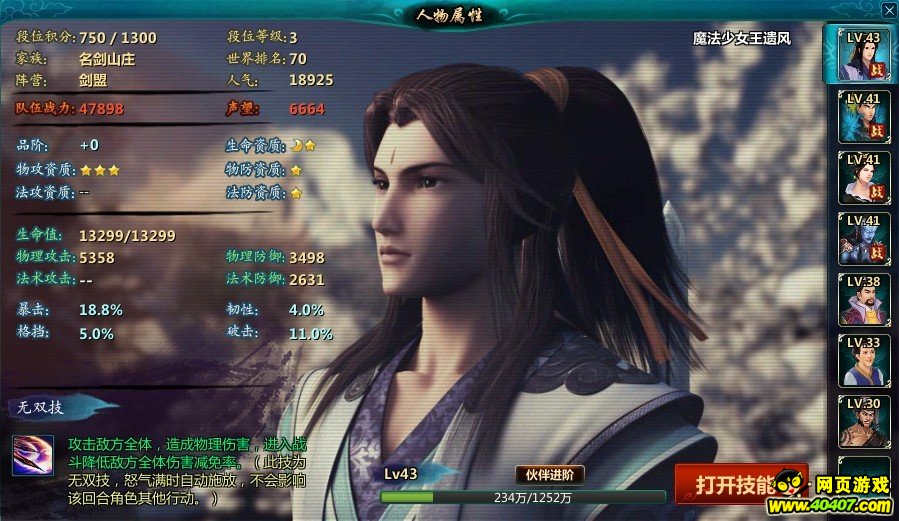Choose the LV 38 companion portrait

tap(861, 299)
